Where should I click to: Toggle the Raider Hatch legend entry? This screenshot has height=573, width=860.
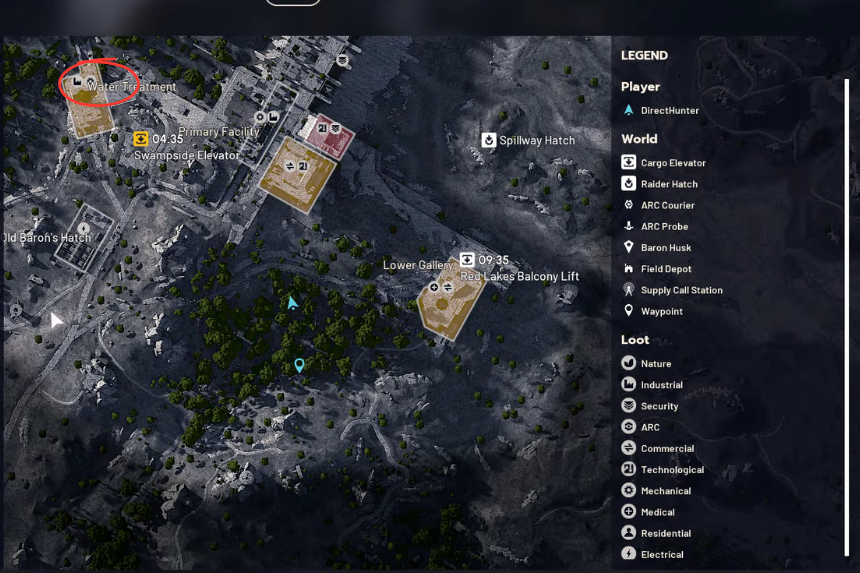tap(668, 184)
